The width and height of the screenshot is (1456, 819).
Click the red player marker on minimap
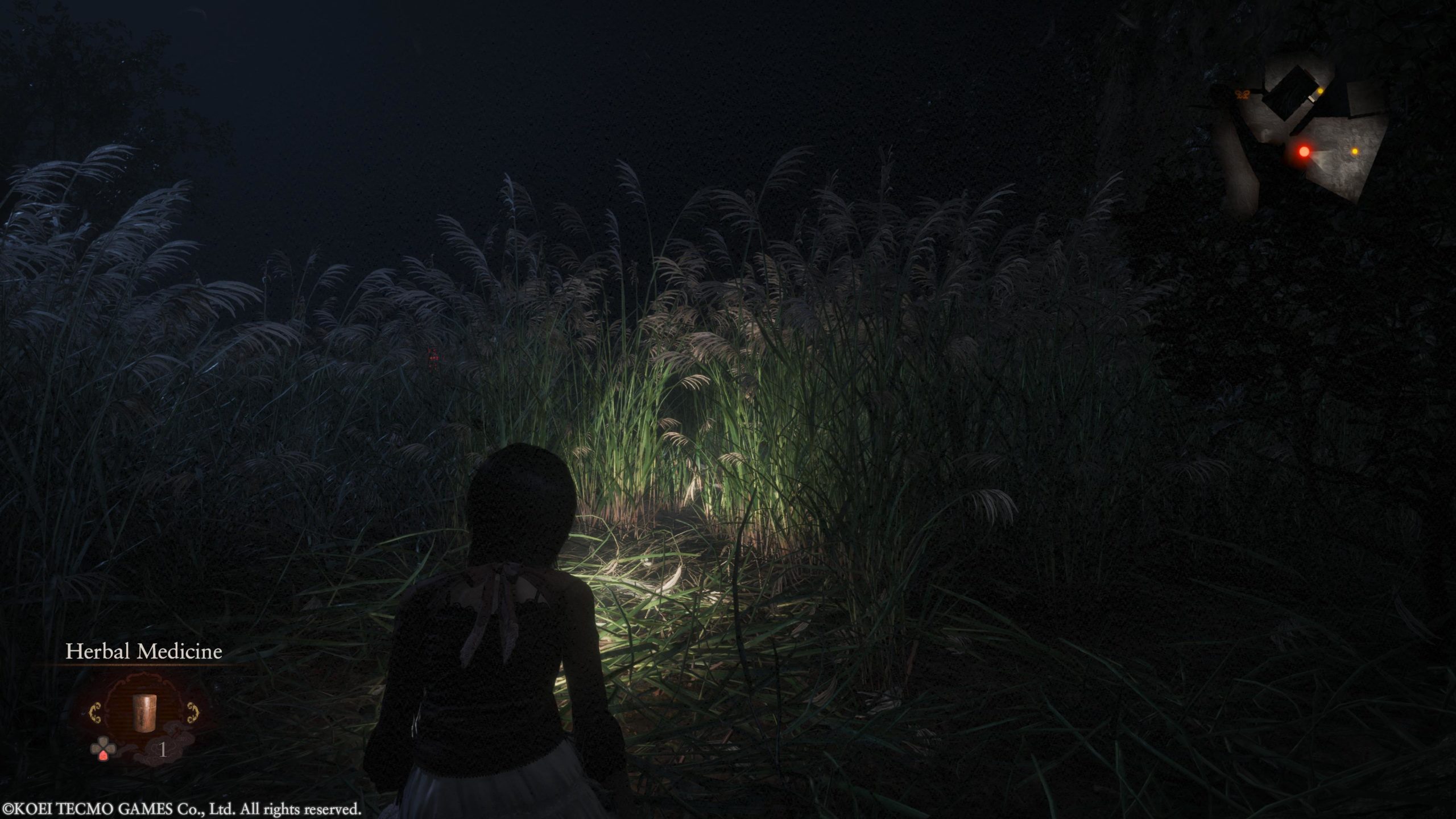click(x=1304, y=152)
